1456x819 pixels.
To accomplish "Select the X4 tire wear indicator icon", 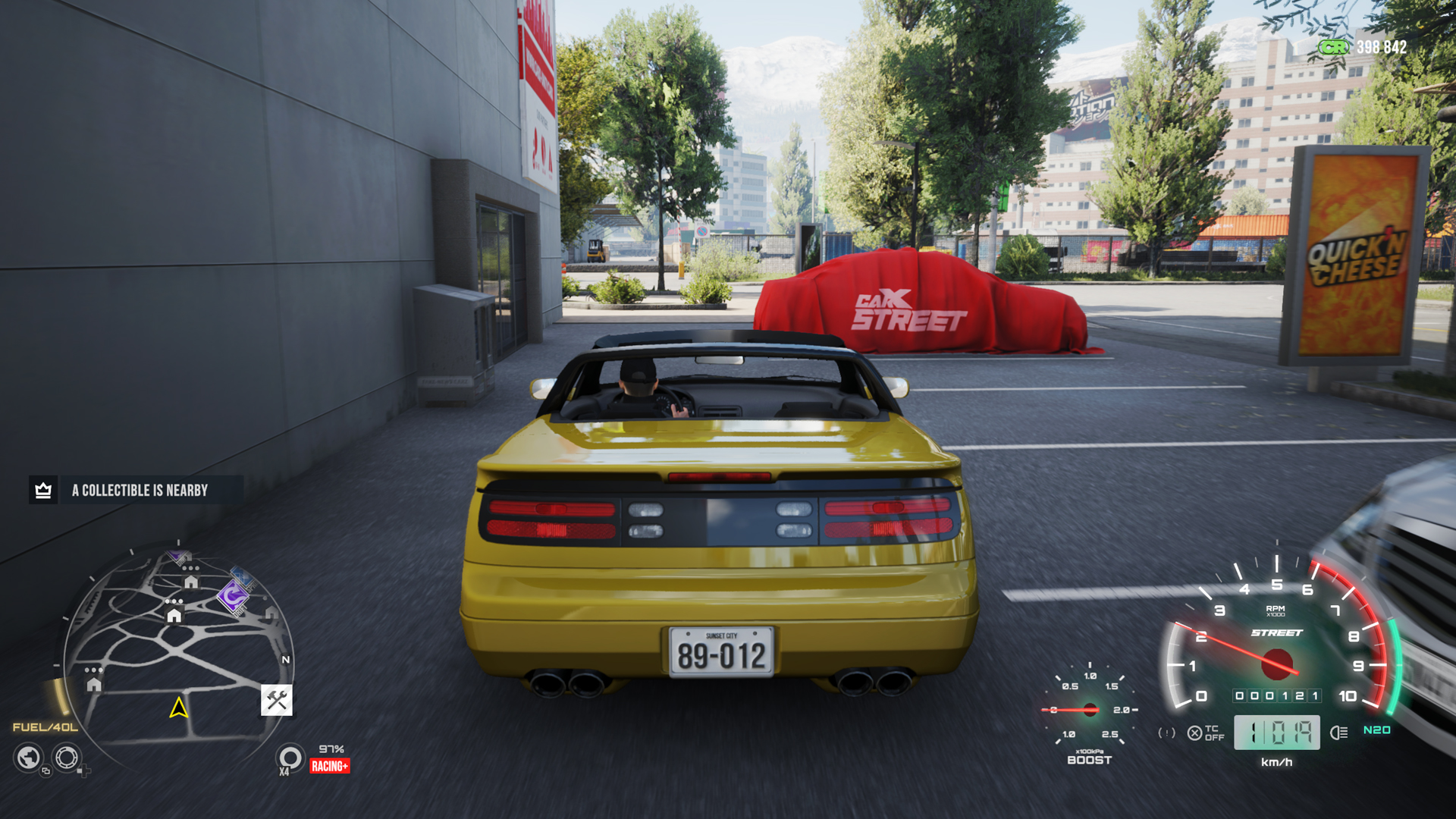I will (x=289, y=757).
